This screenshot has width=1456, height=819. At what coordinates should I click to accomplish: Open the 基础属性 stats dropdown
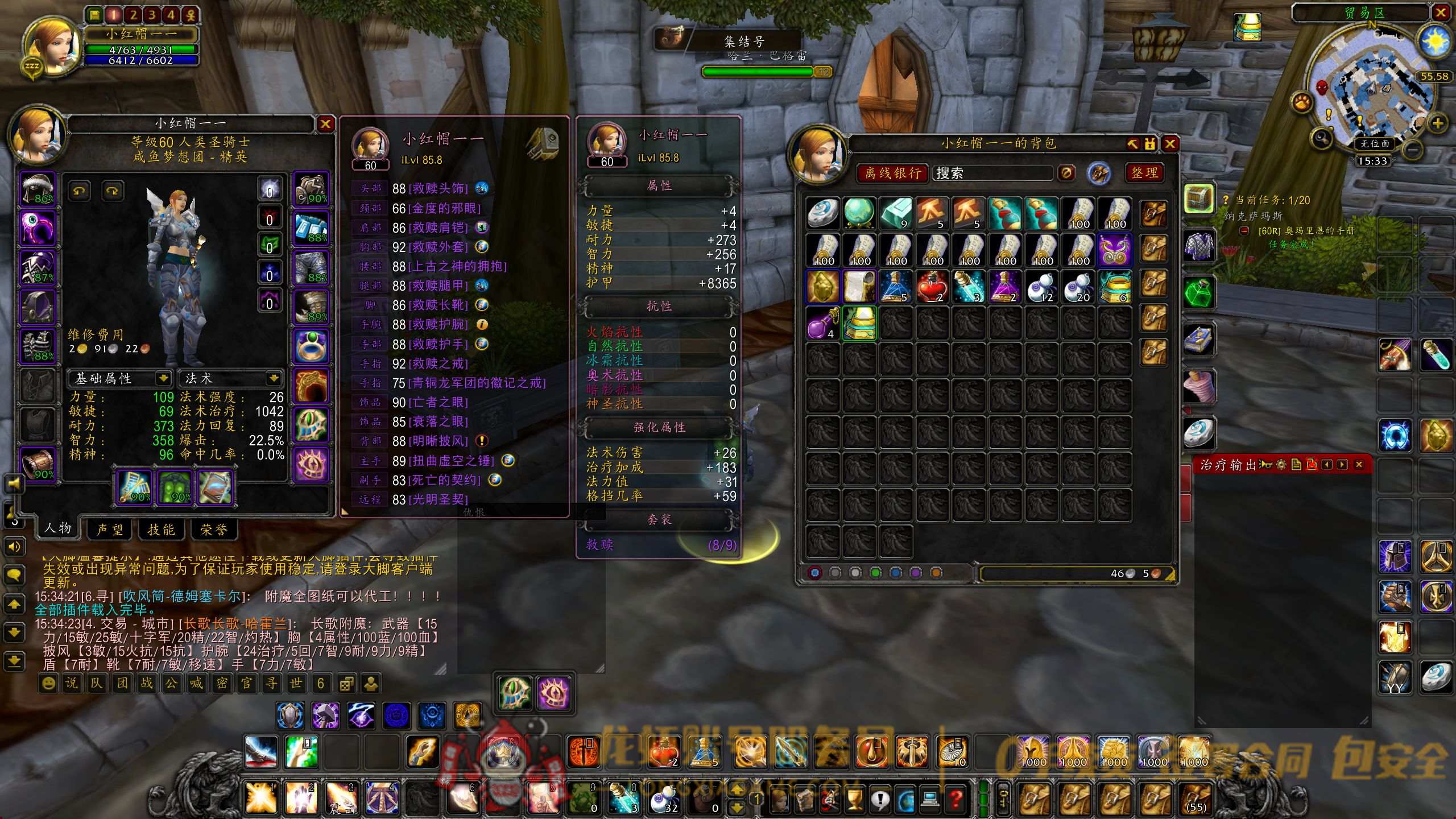coord(163,378)
